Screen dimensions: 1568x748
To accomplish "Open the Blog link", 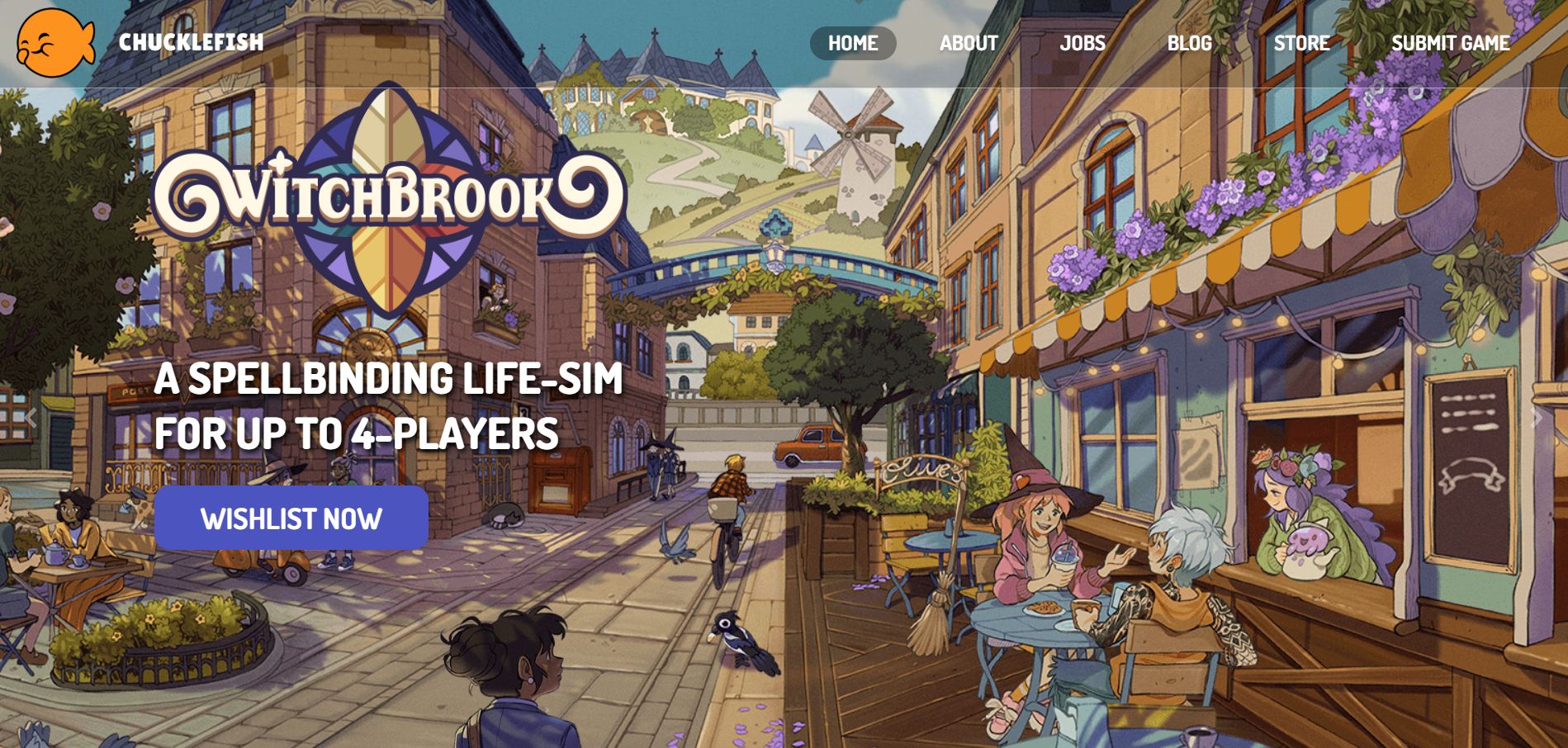I will (x=1189, y=43).
